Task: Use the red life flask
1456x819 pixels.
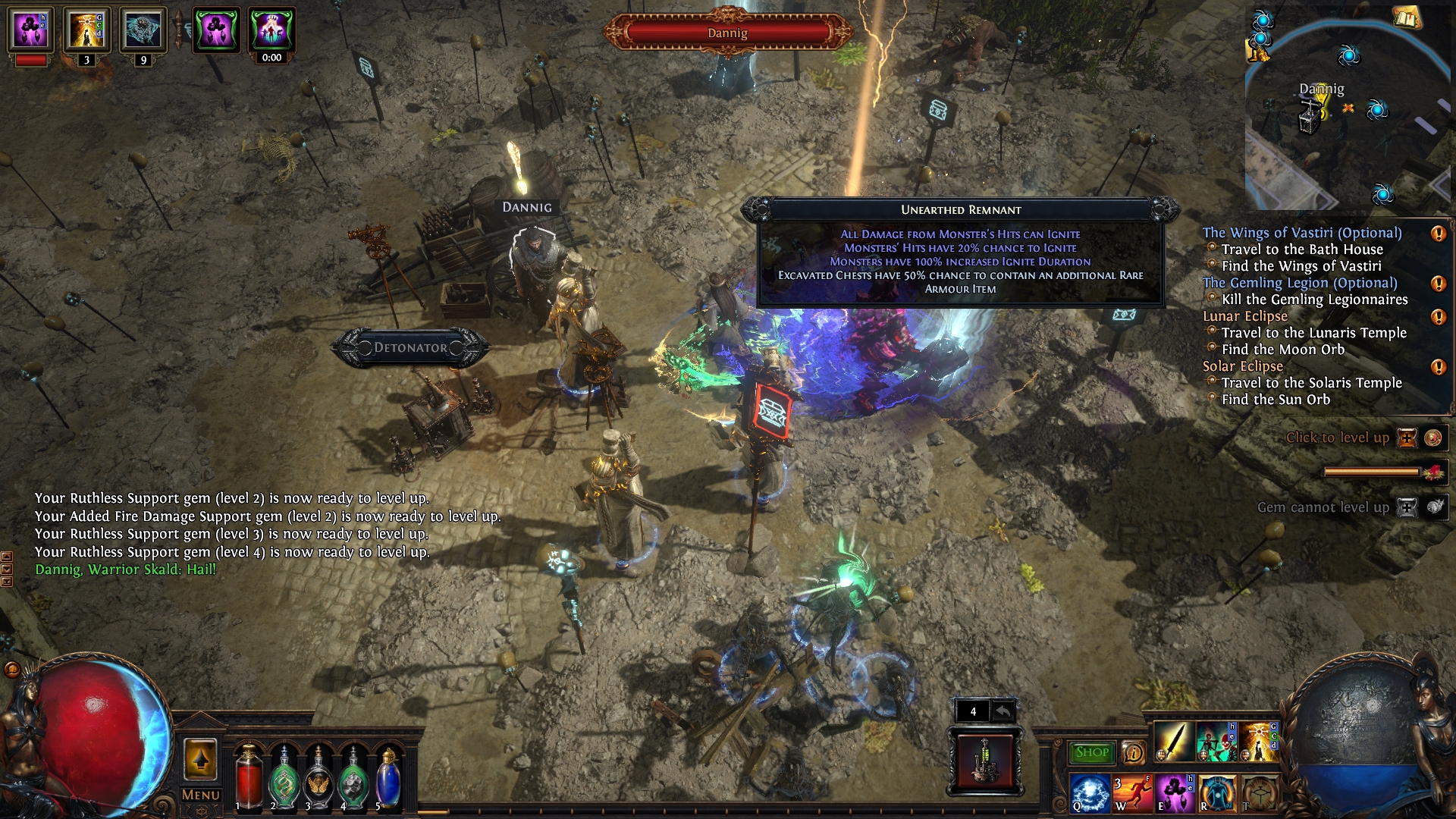Action: (x=248, y=779)
